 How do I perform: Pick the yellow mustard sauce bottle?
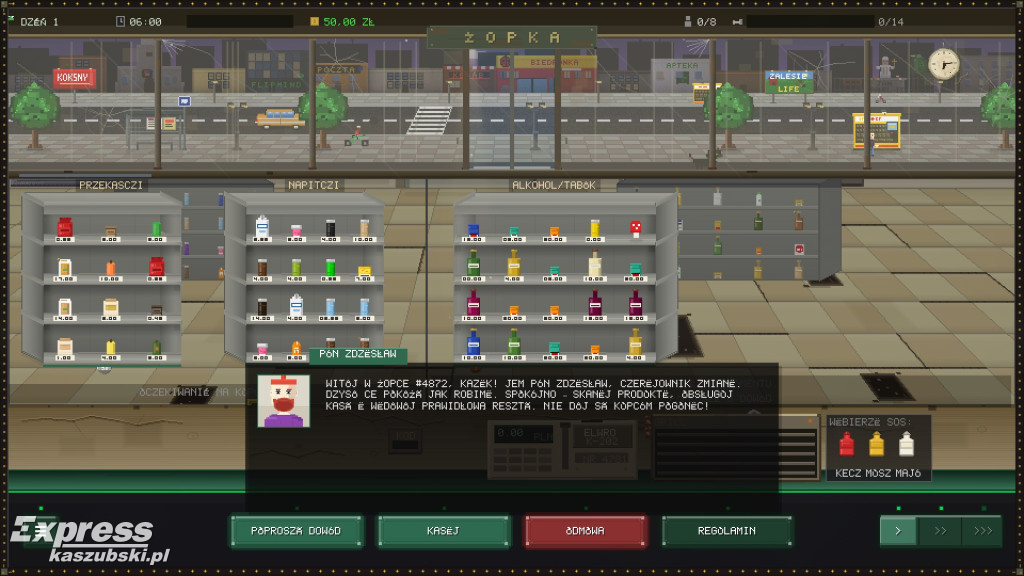[x=877, y=445]
